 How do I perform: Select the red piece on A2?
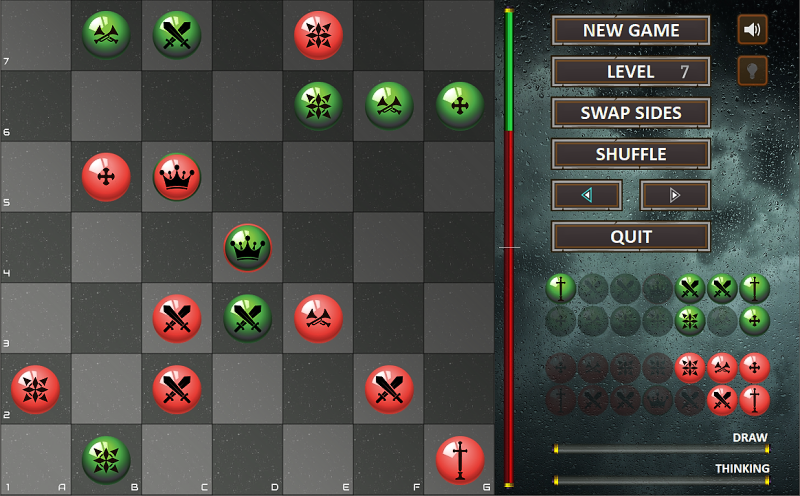coord(35,389)
